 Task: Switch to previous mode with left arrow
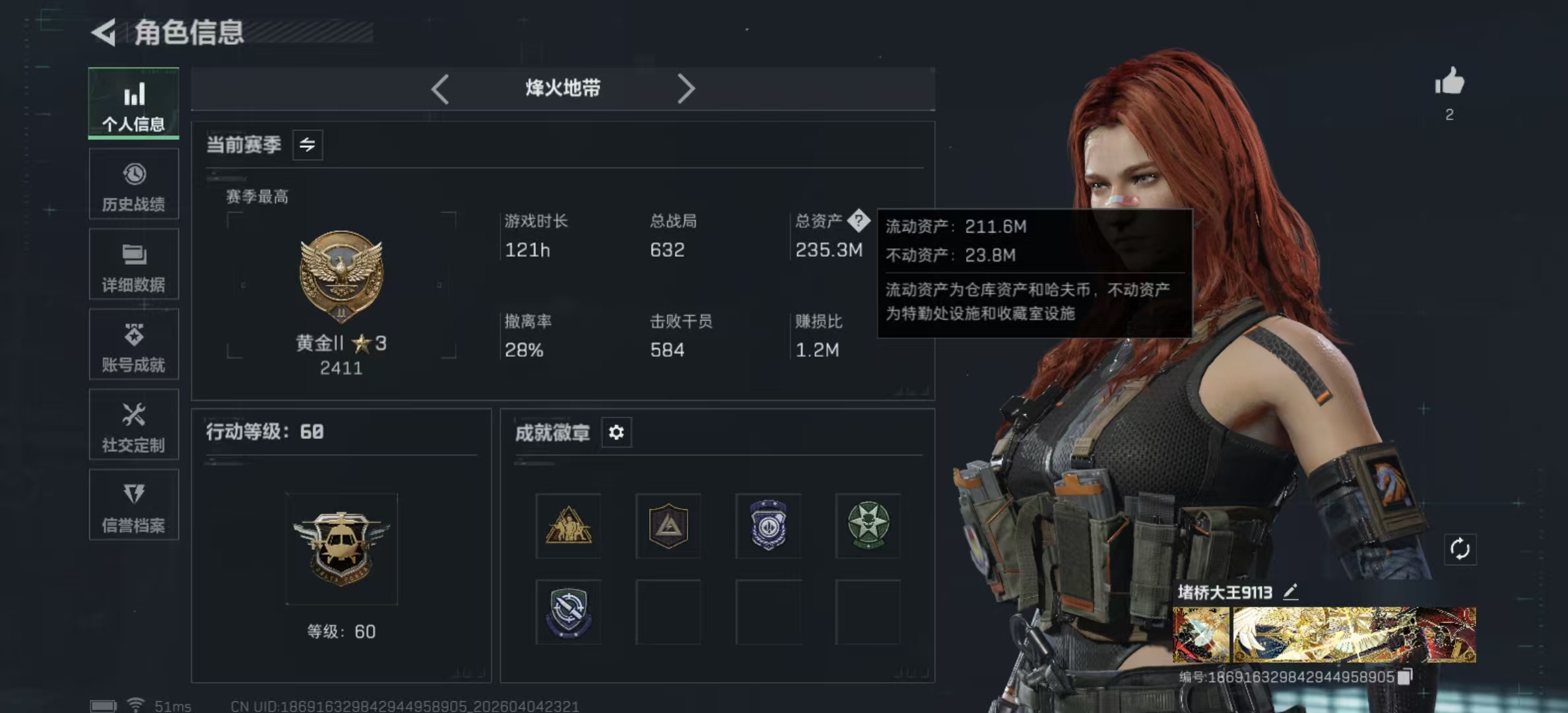440,88
